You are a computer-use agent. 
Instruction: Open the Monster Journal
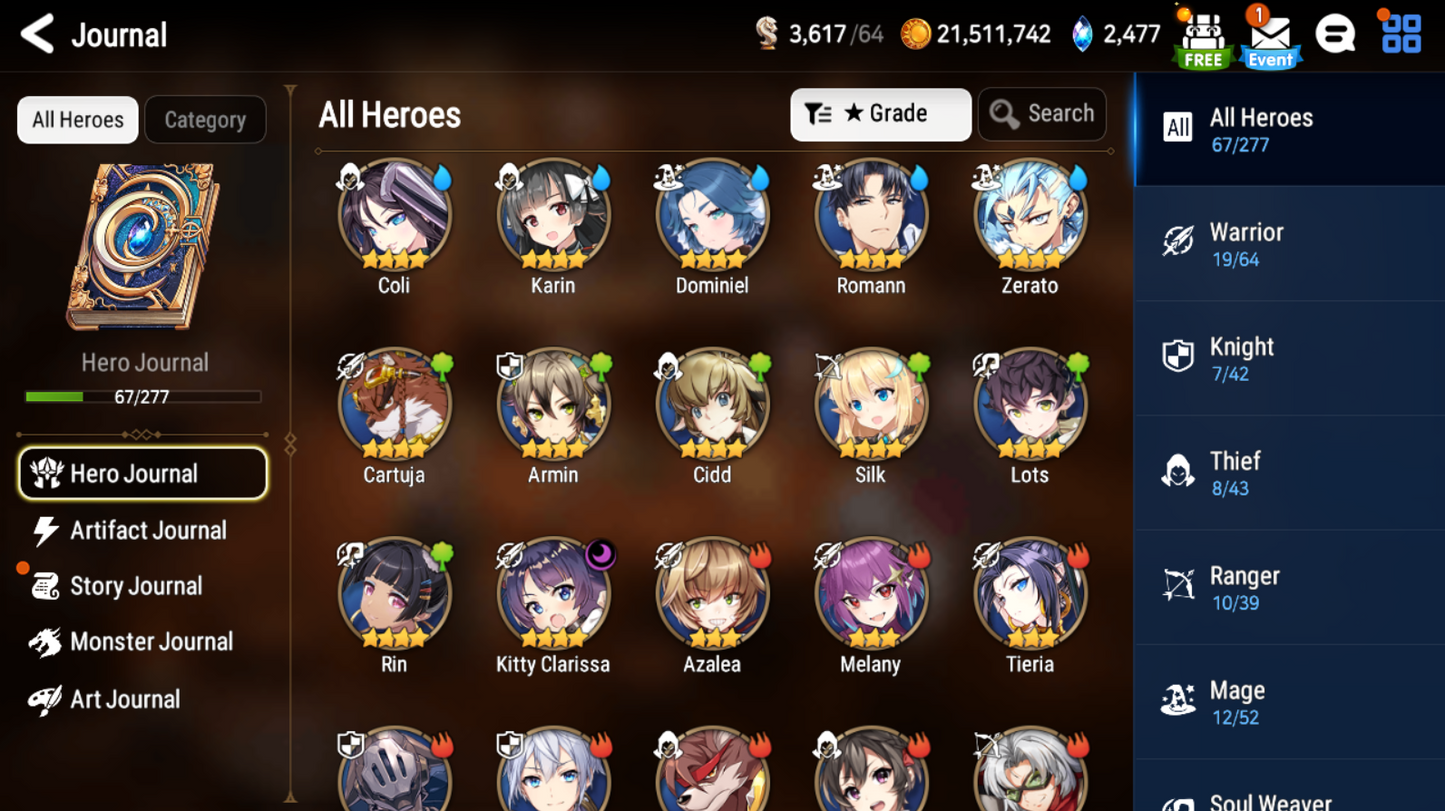147,641
